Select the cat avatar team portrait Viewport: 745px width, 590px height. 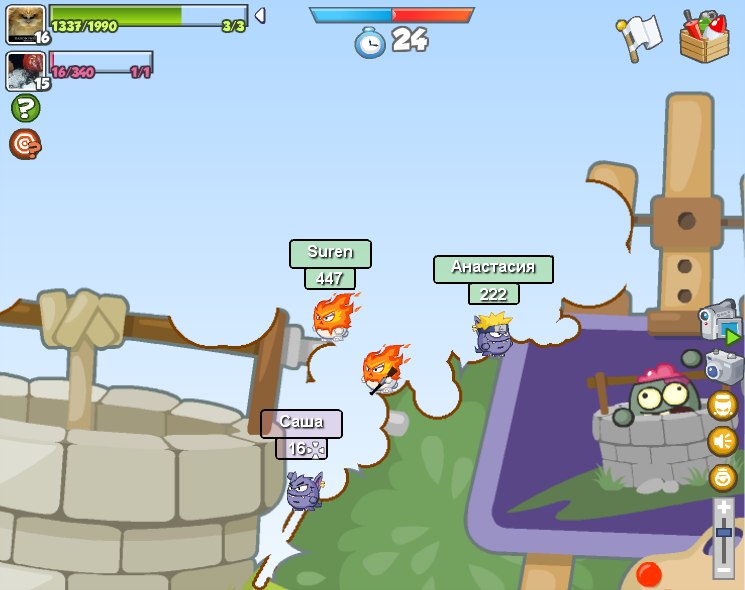pos(25,22)
